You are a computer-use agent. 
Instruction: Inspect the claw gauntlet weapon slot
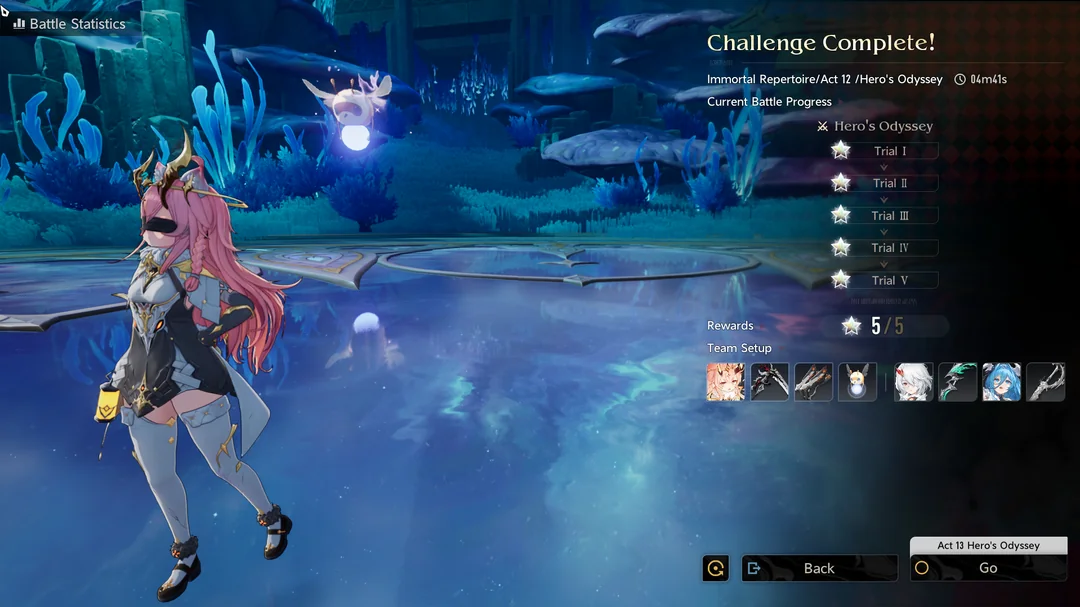coord(813,382)
